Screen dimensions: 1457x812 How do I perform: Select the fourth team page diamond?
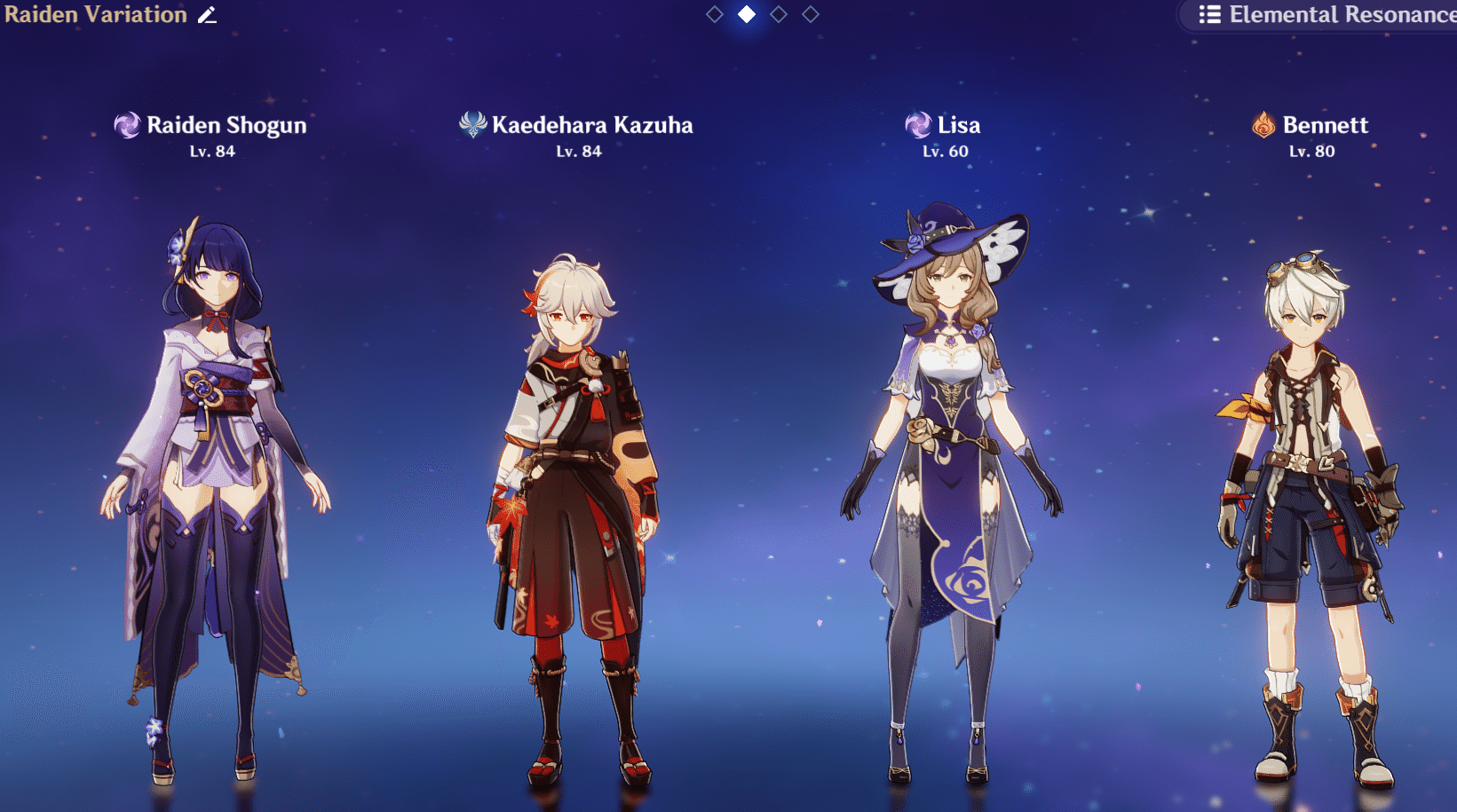(x=810, y=14)
